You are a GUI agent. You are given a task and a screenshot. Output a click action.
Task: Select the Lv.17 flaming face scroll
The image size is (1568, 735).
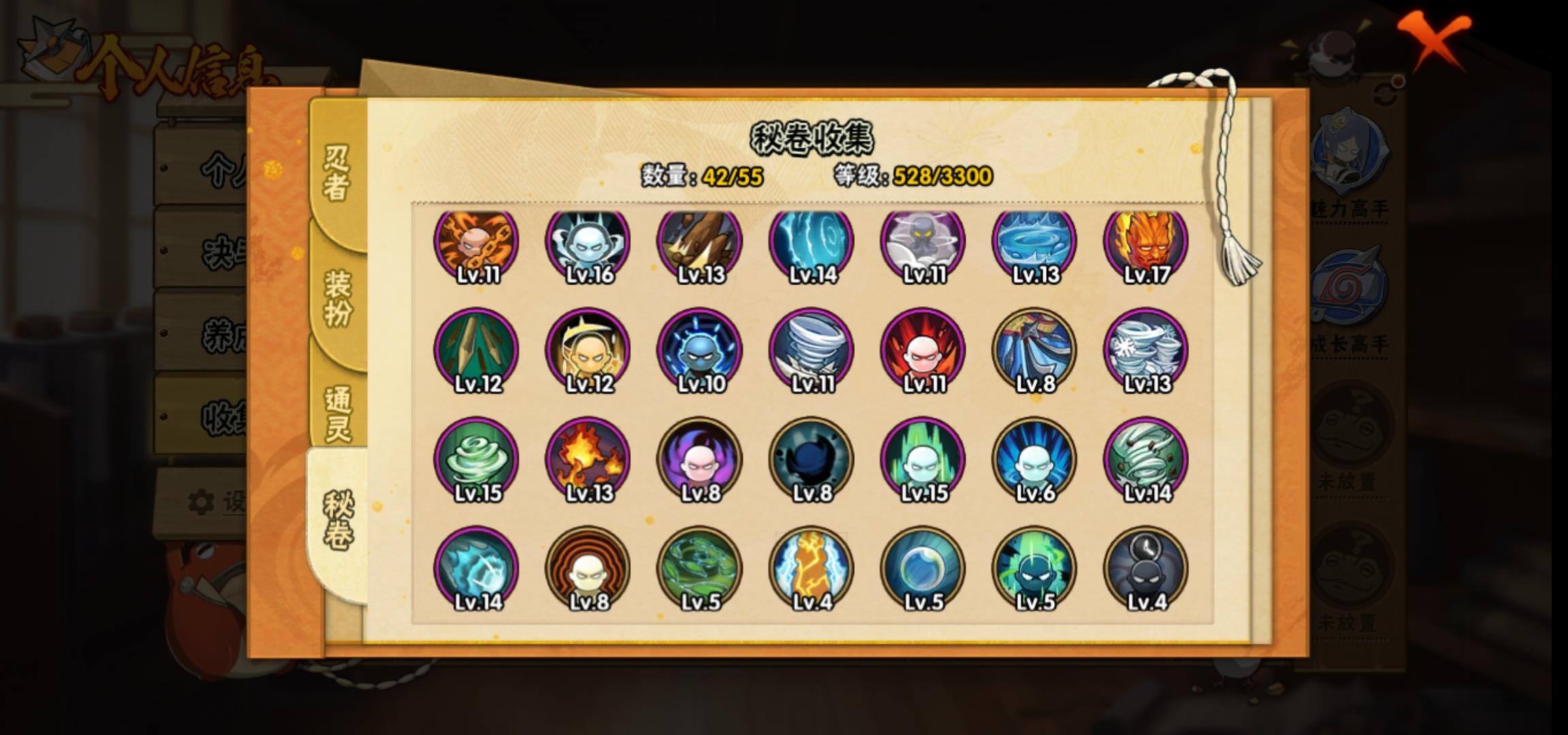[x=1146, y=243]
